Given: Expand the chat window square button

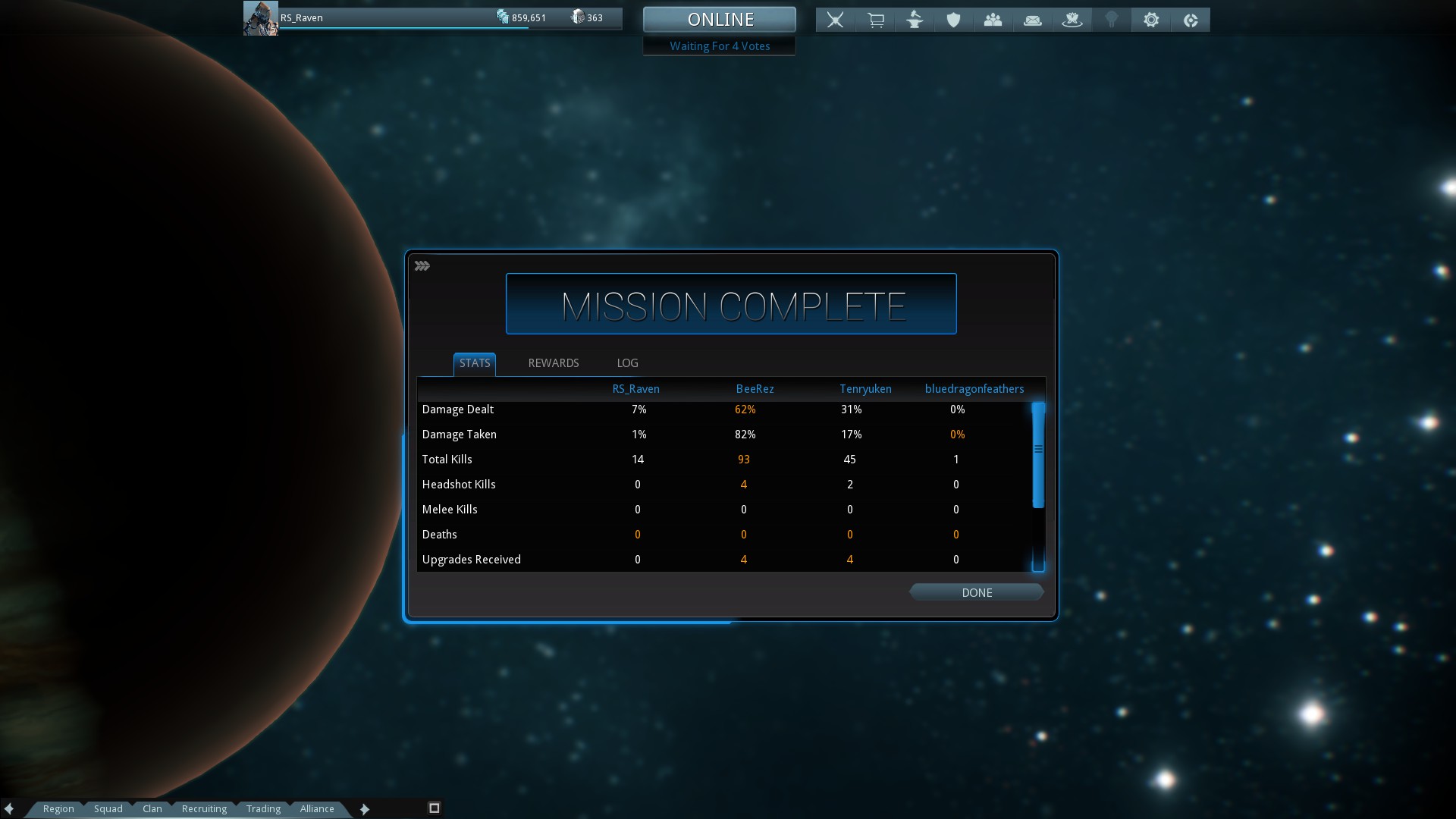Looking at the screenshot, I should [435, 808].
